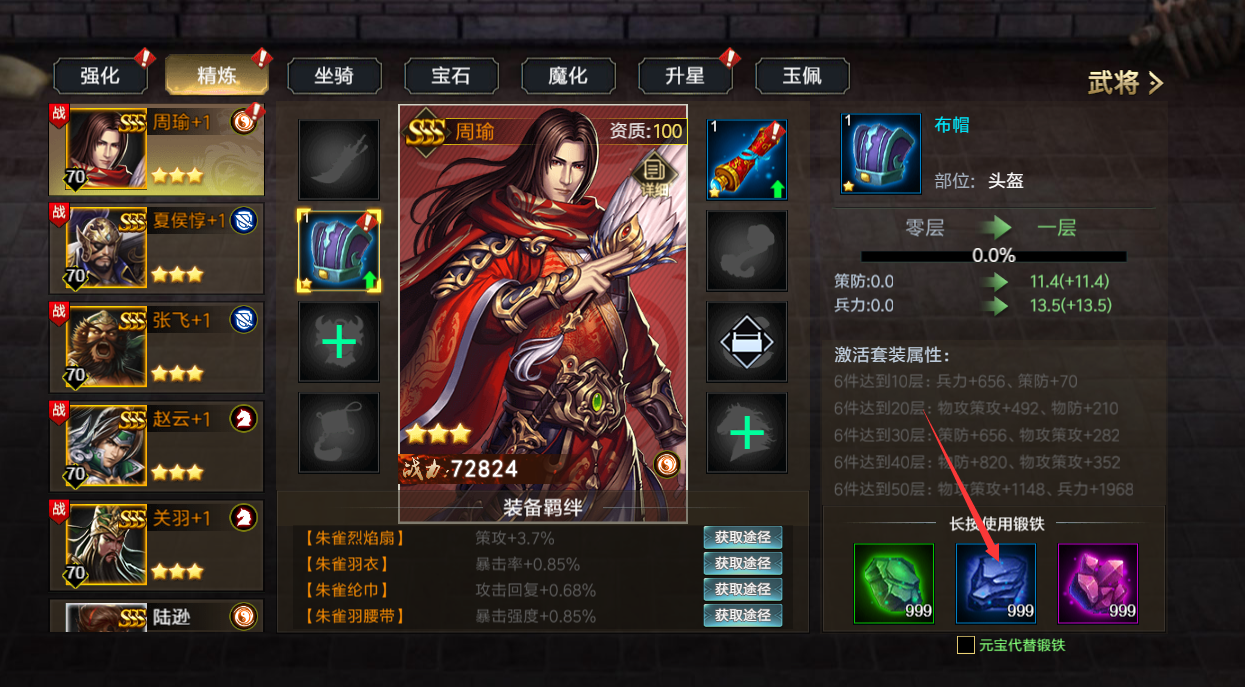The image size is (1245, 687).
Task: Select the 宝石 tab
Action: tap(451, 76)
